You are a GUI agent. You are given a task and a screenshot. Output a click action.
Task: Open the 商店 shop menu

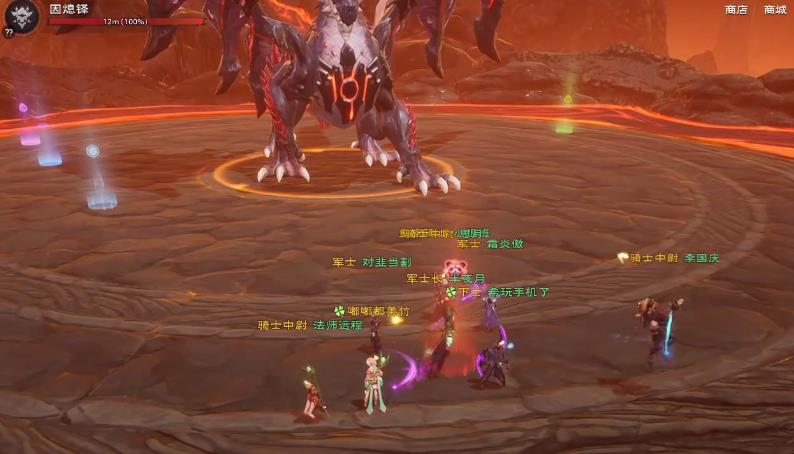point(735,10)
